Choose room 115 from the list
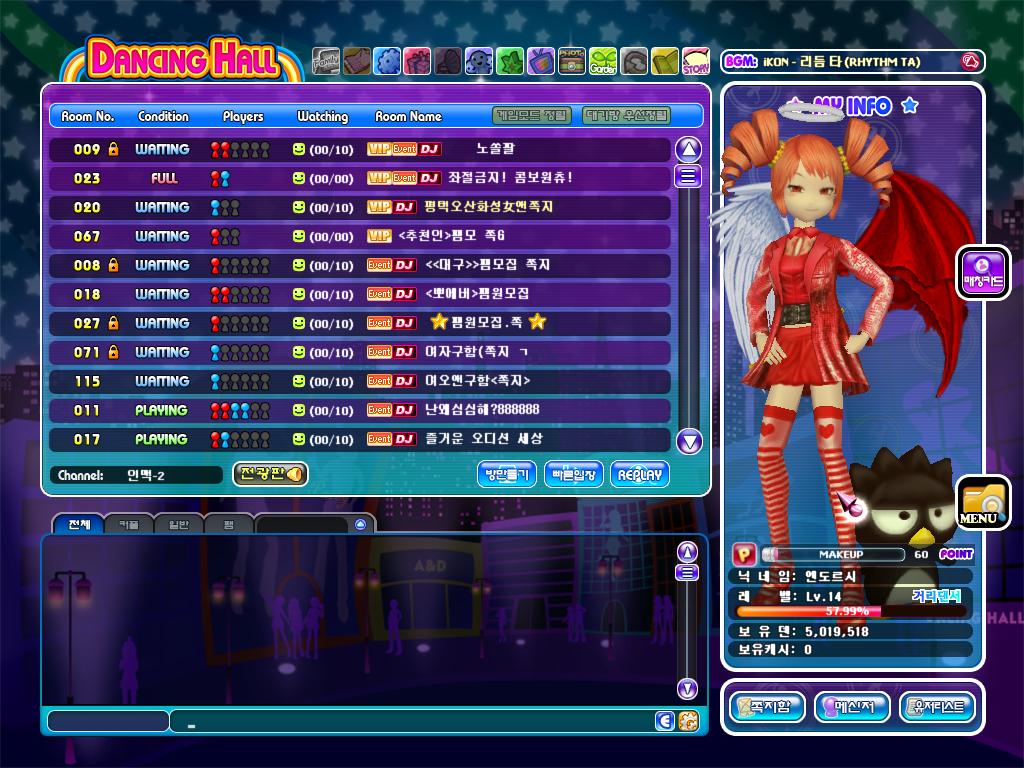Viewport: 1024px width, 768px height. [360, 381]
